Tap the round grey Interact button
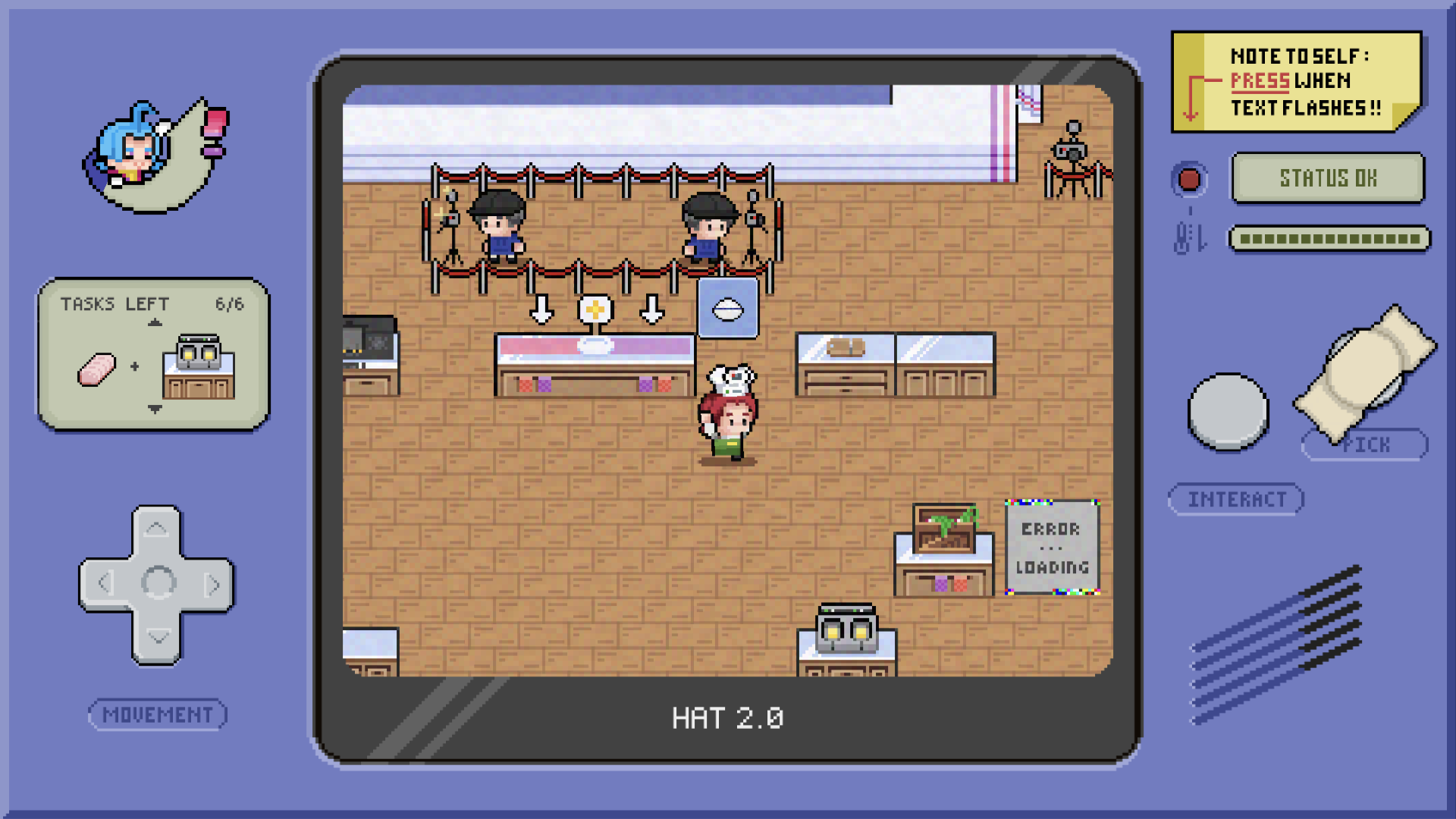The image size is (1456, 819). pos(1228,412)
